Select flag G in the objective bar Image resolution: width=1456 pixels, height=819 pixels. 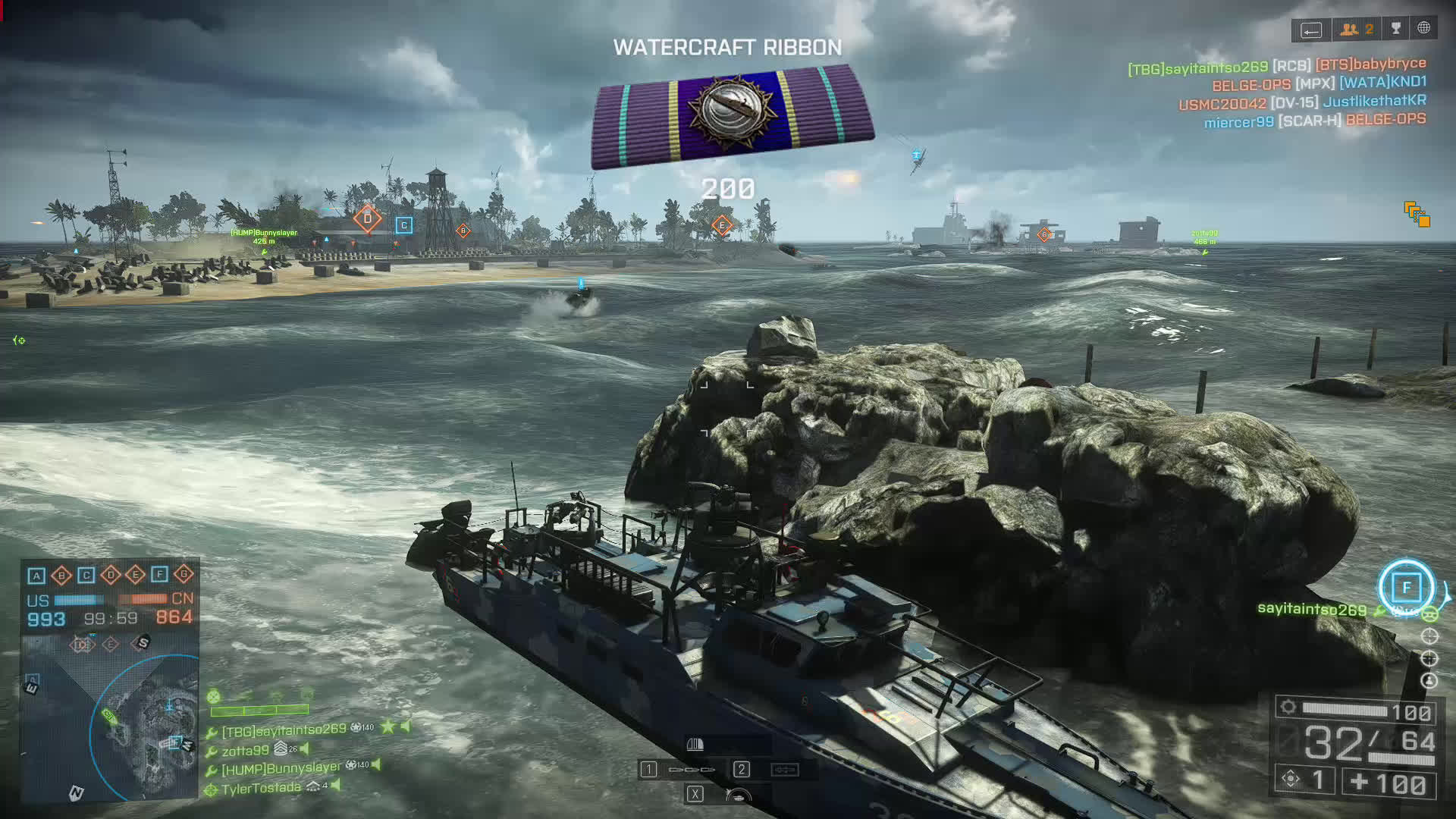184,575
